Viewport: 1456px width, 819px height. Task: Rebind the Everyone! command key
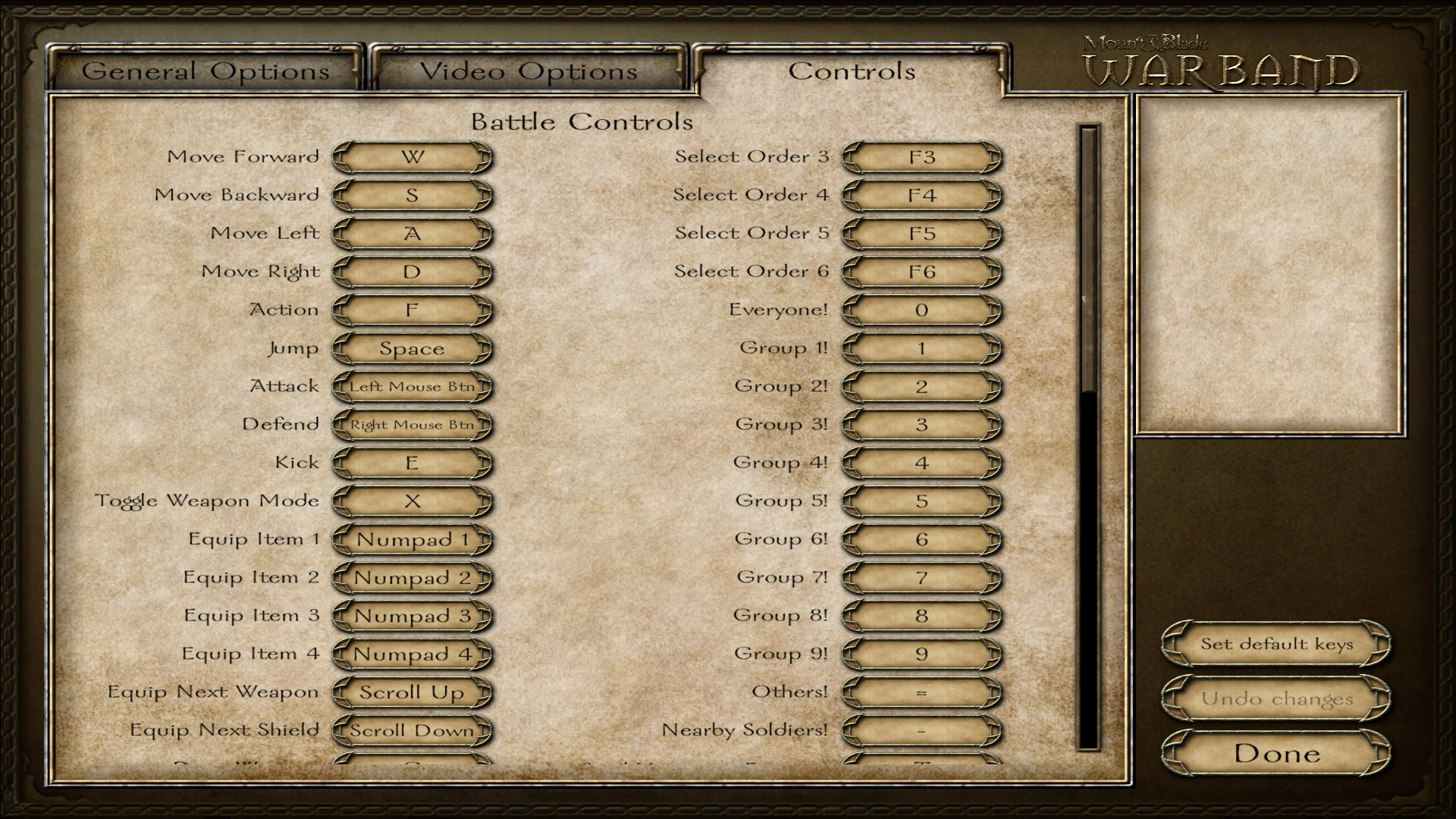[x=921, y=309]
